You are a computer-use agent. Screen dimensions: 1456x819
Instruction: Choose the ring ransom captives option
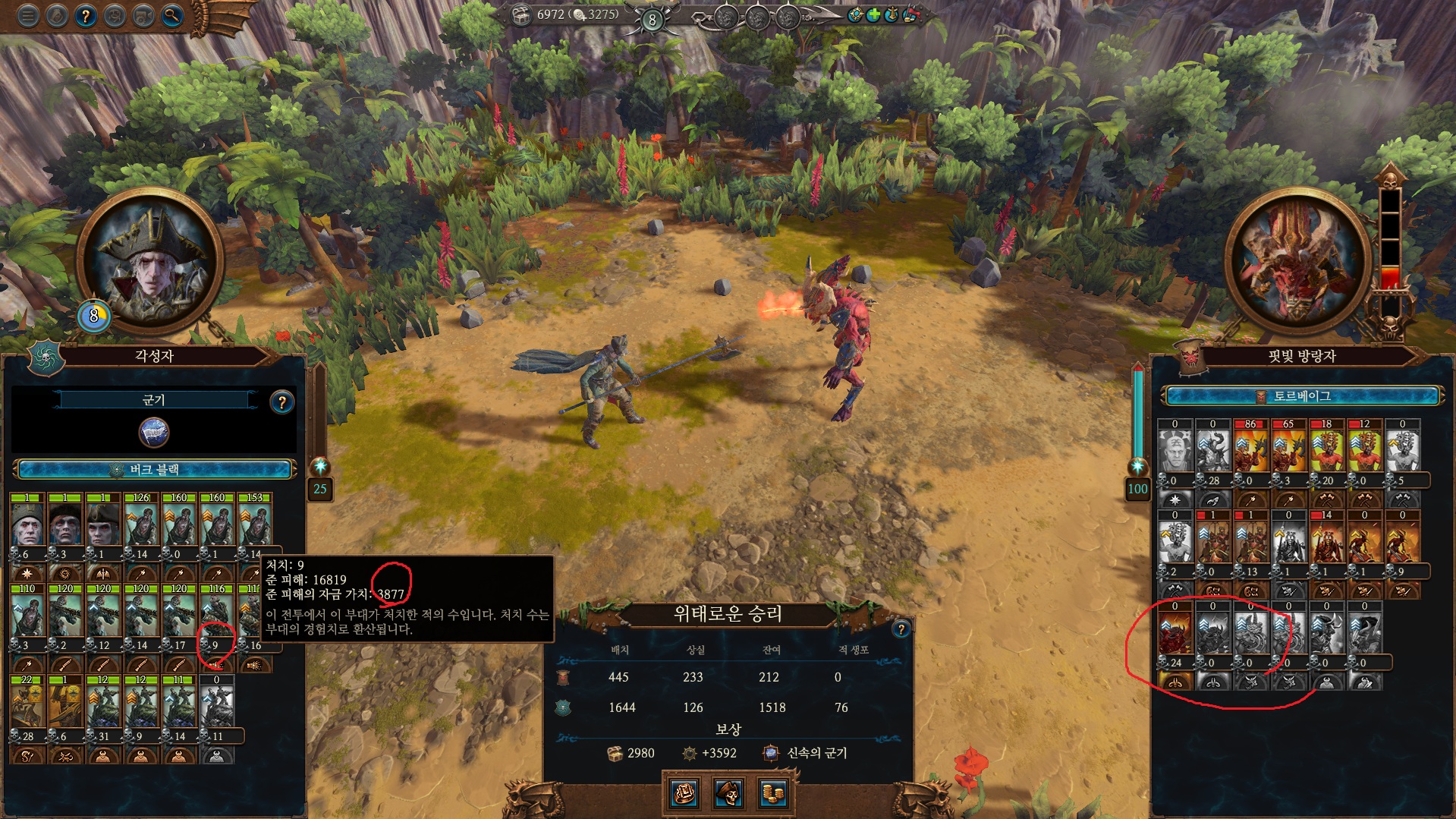pyautogui.click(x=685, y=793)
